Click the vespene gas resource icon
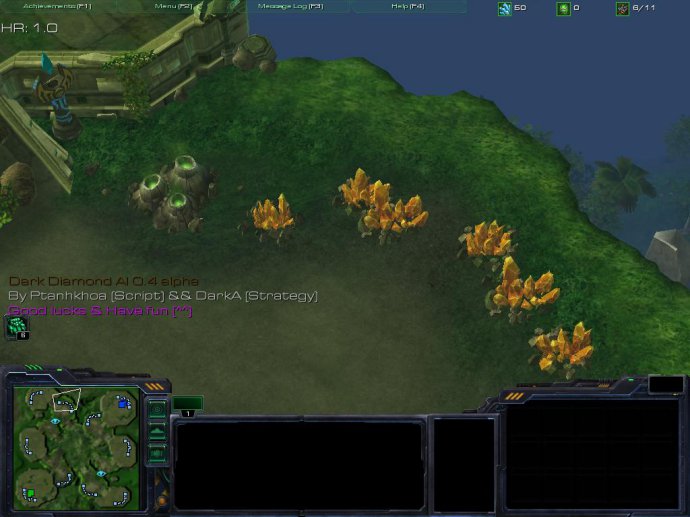 (x=563, y=9)
